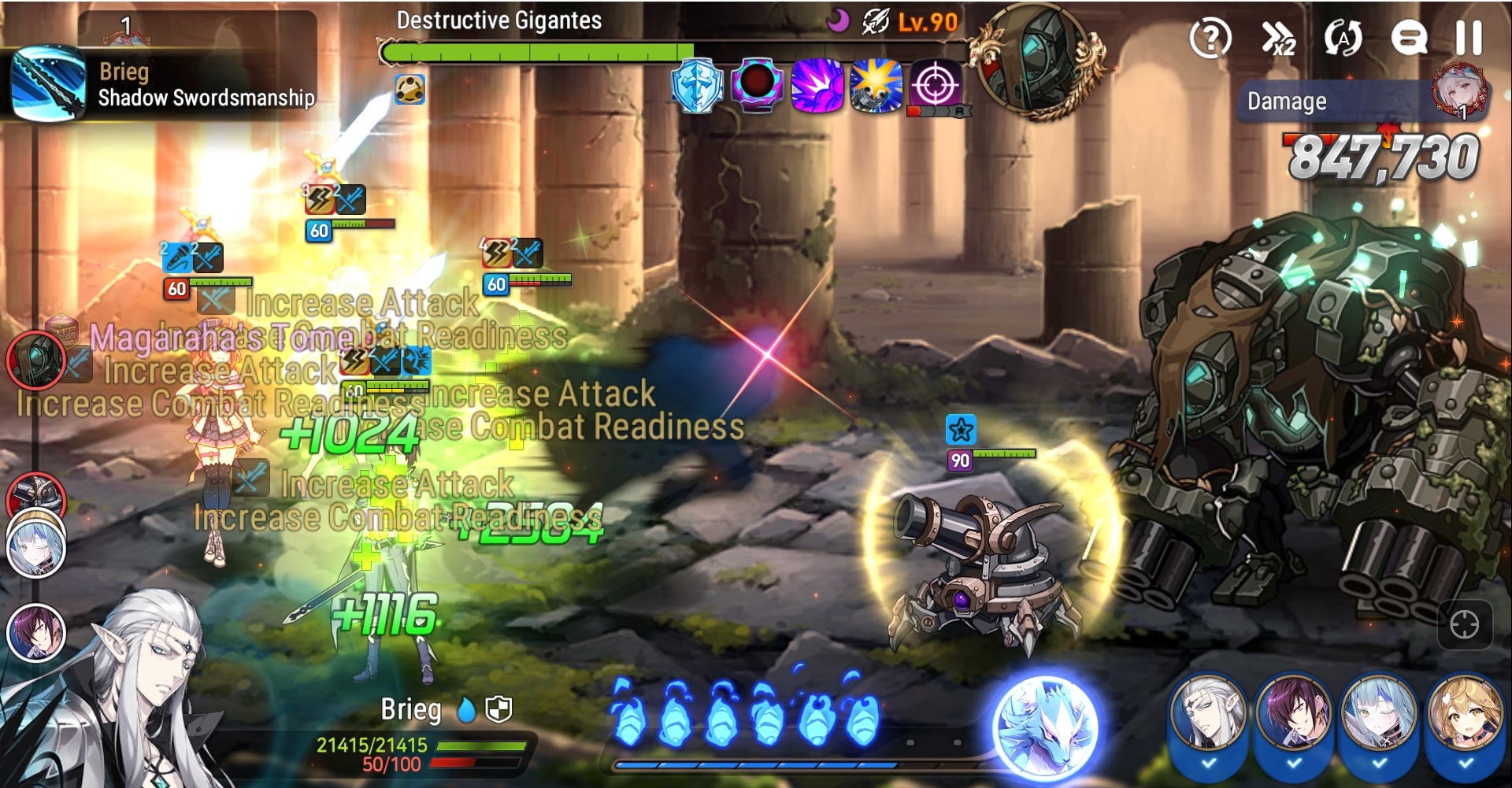The width and height of the screenshot is (1512, 788).
Task: Open the question mark help button
Action: click(x=1210, y=37)
